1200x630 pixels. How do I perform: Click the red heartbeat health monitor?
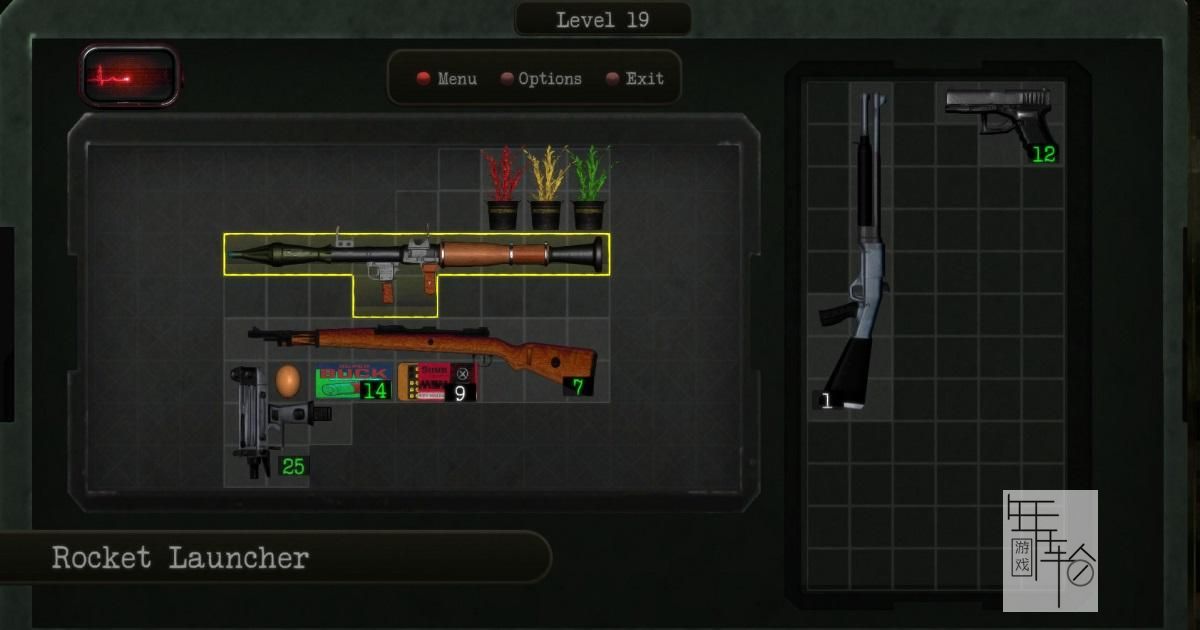(130, 76)
